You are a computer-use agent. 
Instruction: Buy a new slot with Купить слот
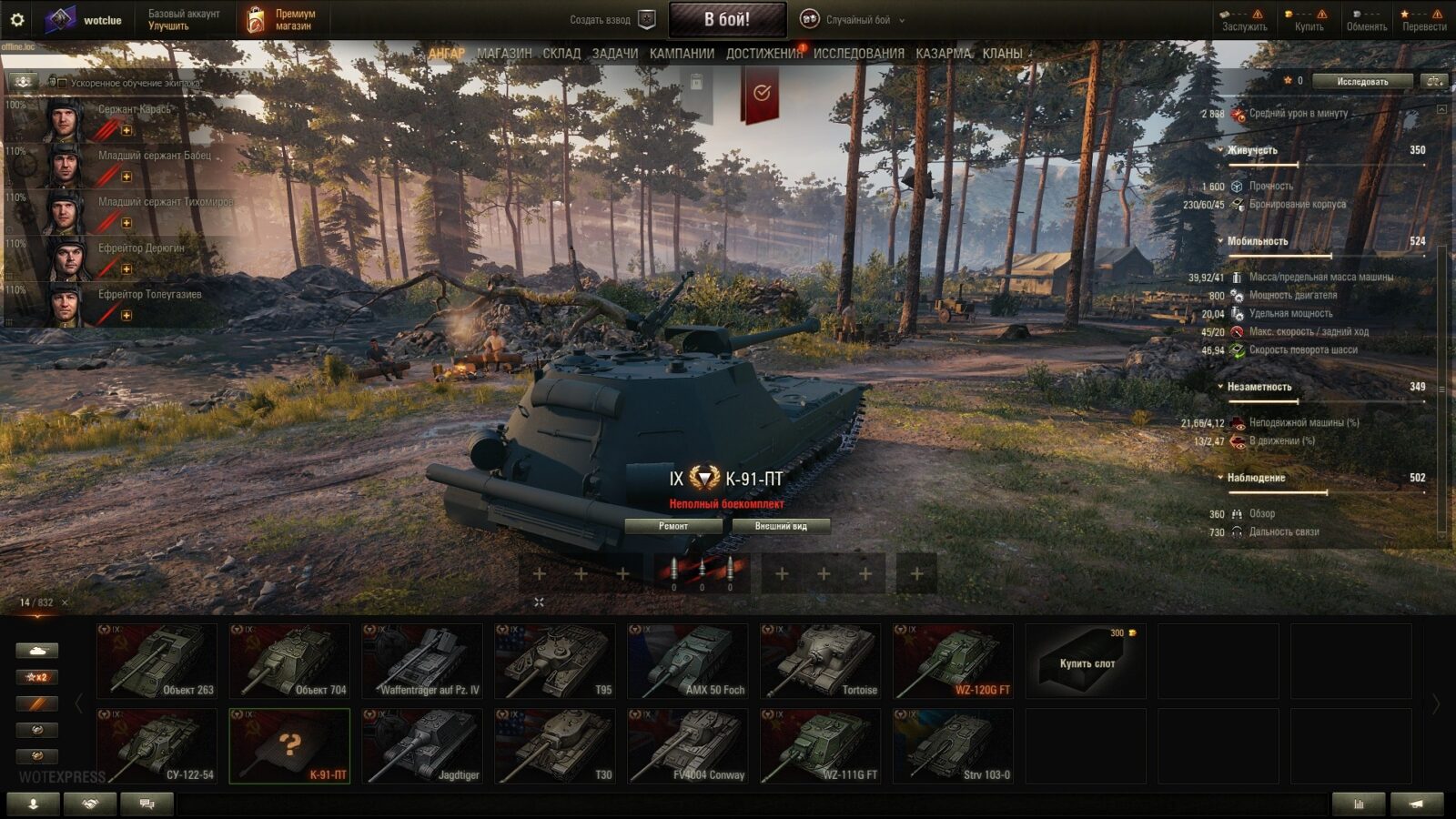pos(1086,662)
